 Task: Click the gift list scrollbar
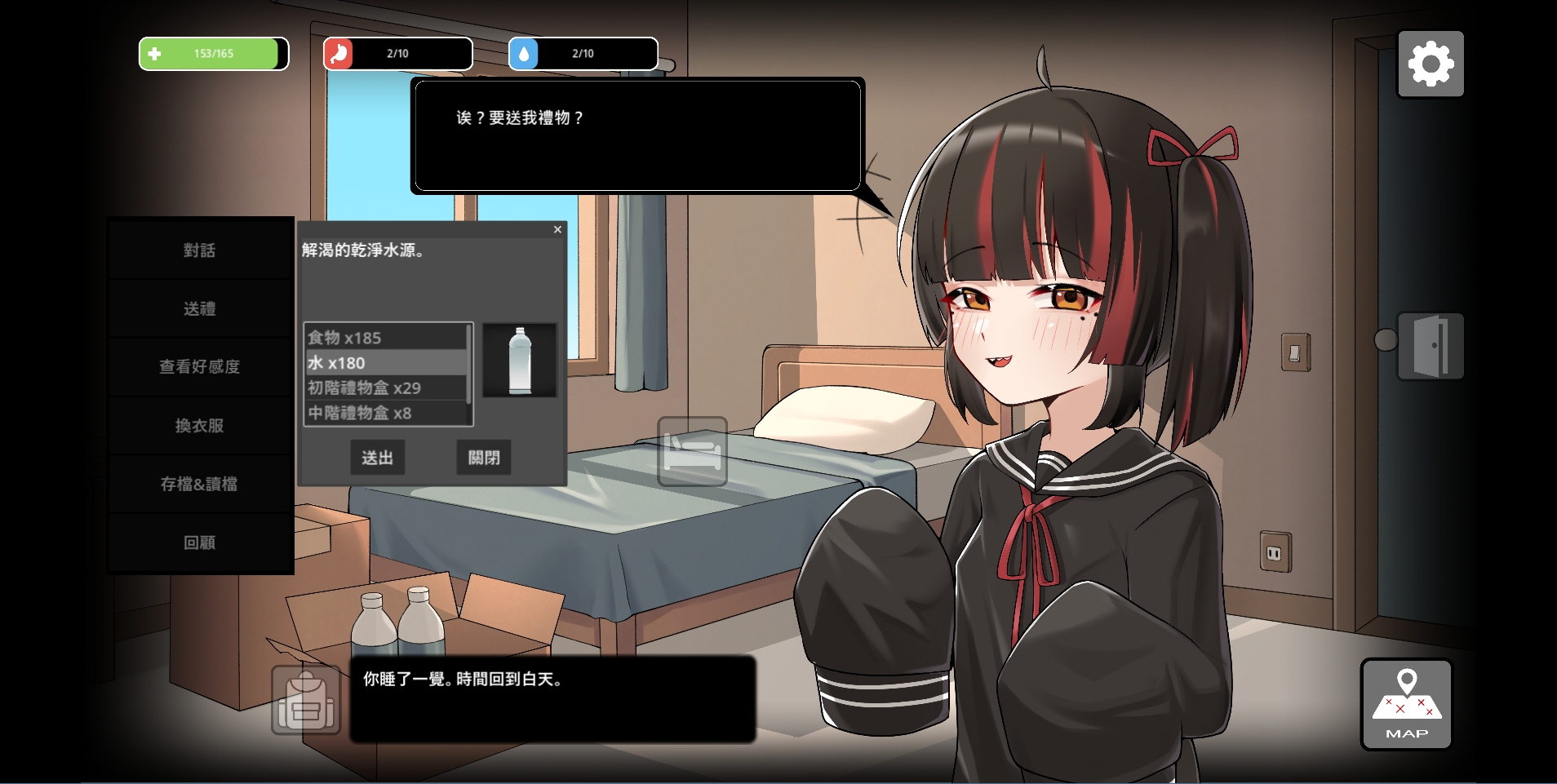(x=468, y=363)
